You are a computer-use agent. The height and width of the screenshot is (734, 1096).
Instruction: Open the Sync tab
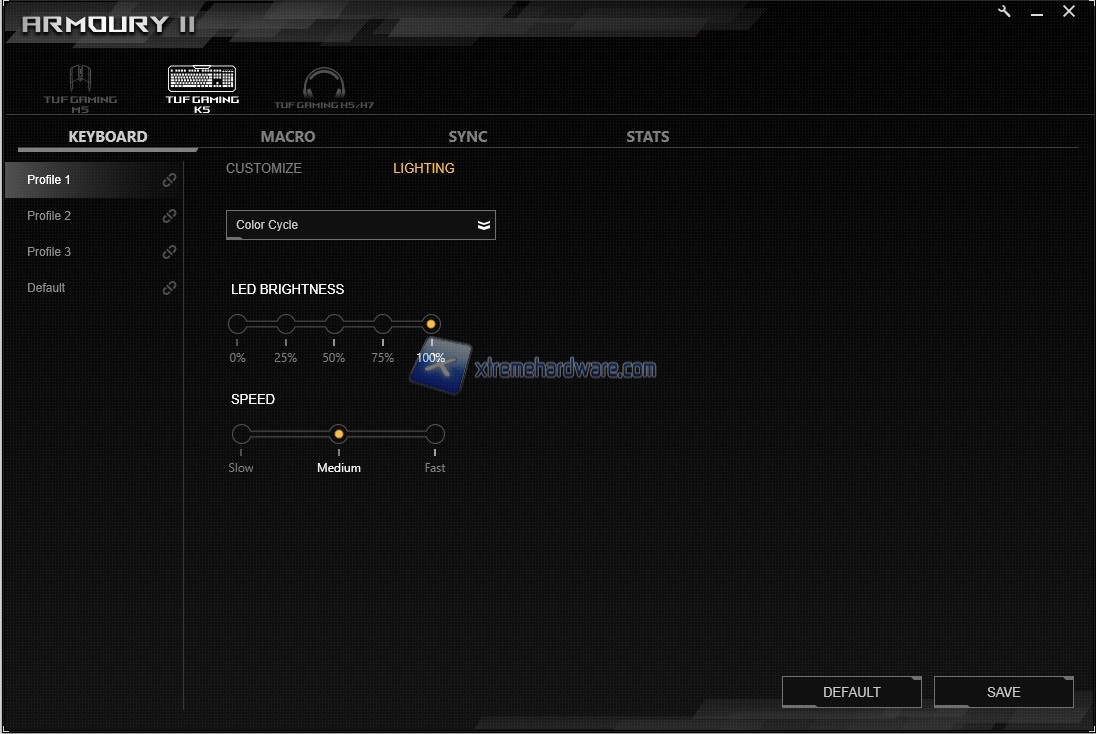point(468,137)
